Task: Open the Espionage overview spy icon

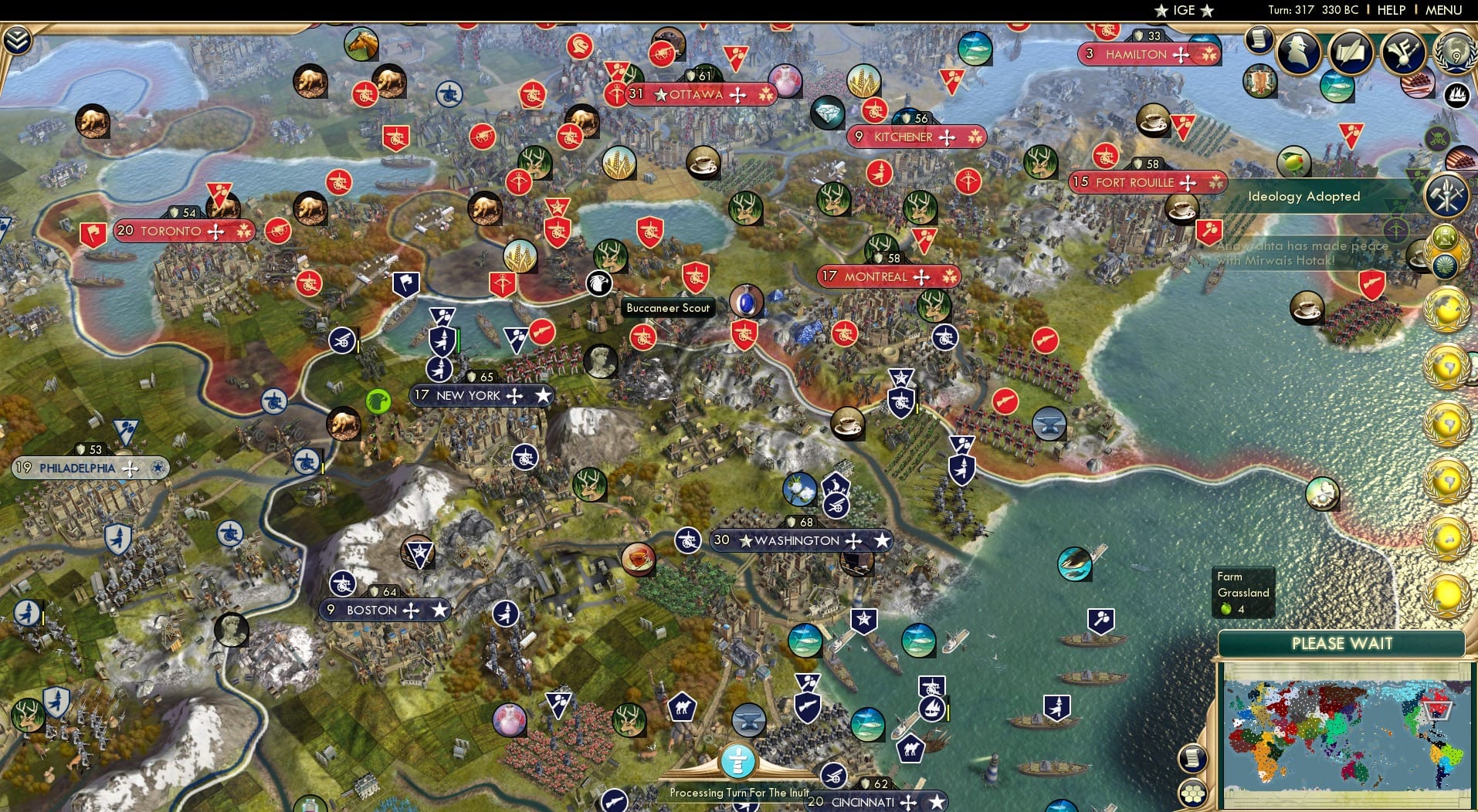Action: tap(1298, 51)
